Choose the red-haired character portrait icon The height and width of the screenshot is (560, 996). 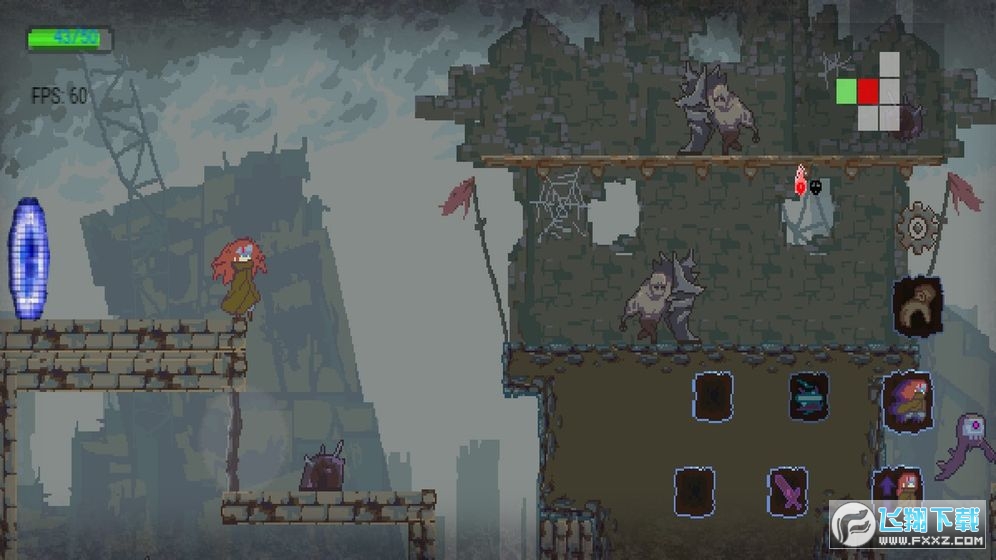[x=907, y=402]
